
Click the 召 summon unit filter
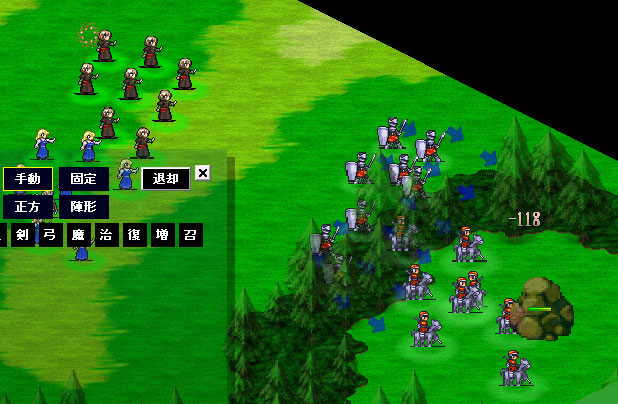(x=190, y=235)
